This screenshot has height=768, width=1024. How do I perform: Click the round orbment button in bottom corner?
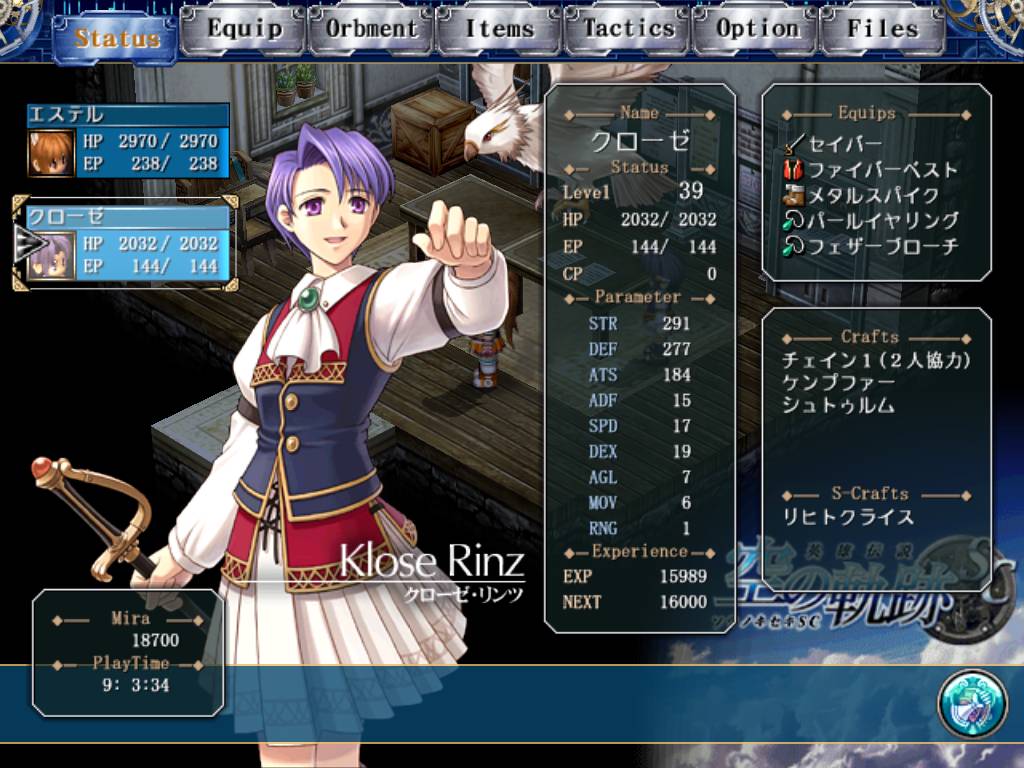tap(971, 703)
